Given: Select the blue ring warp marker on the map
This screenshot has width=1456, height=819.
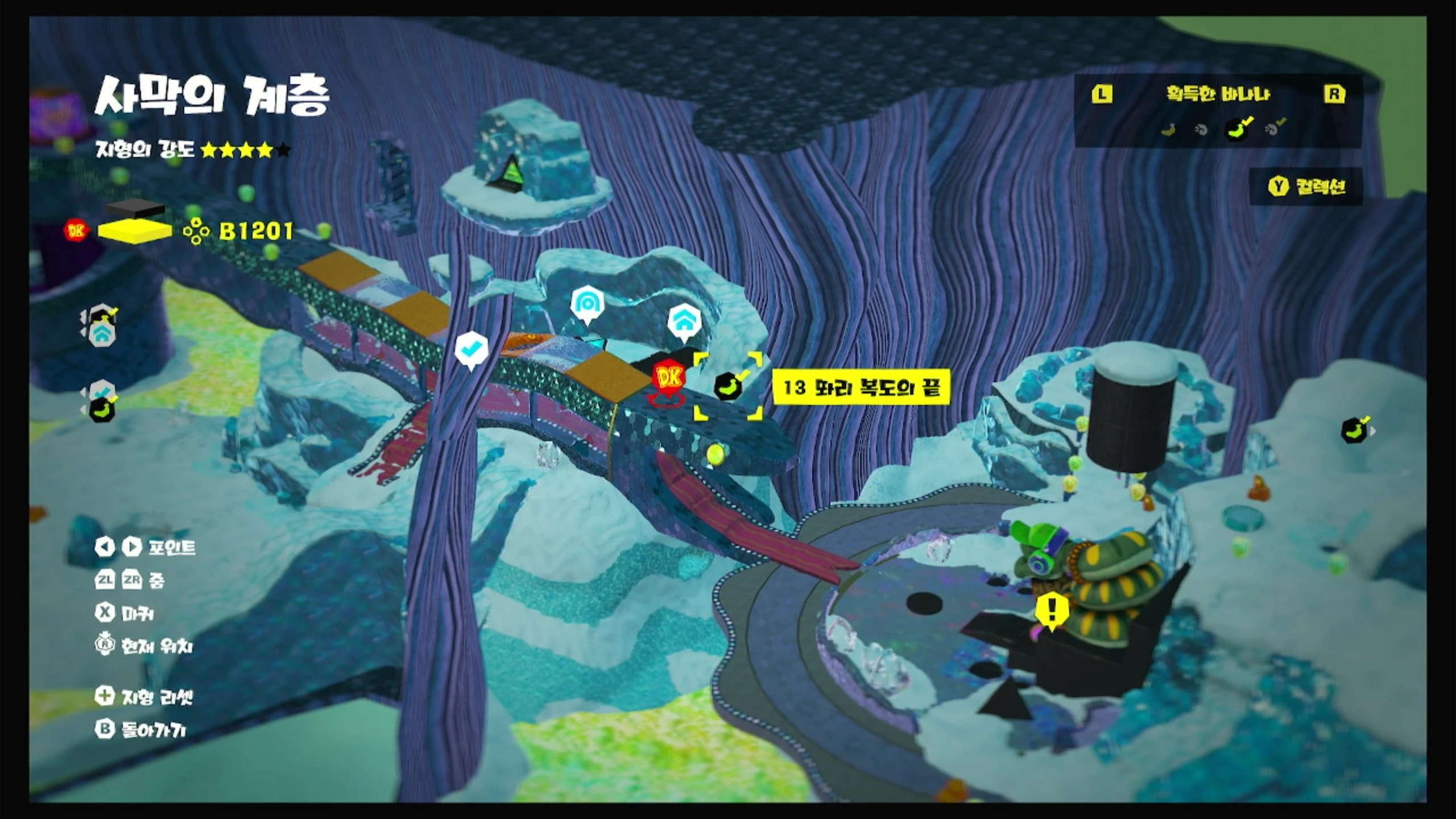Looking at the screenshot, I should 587,305.
